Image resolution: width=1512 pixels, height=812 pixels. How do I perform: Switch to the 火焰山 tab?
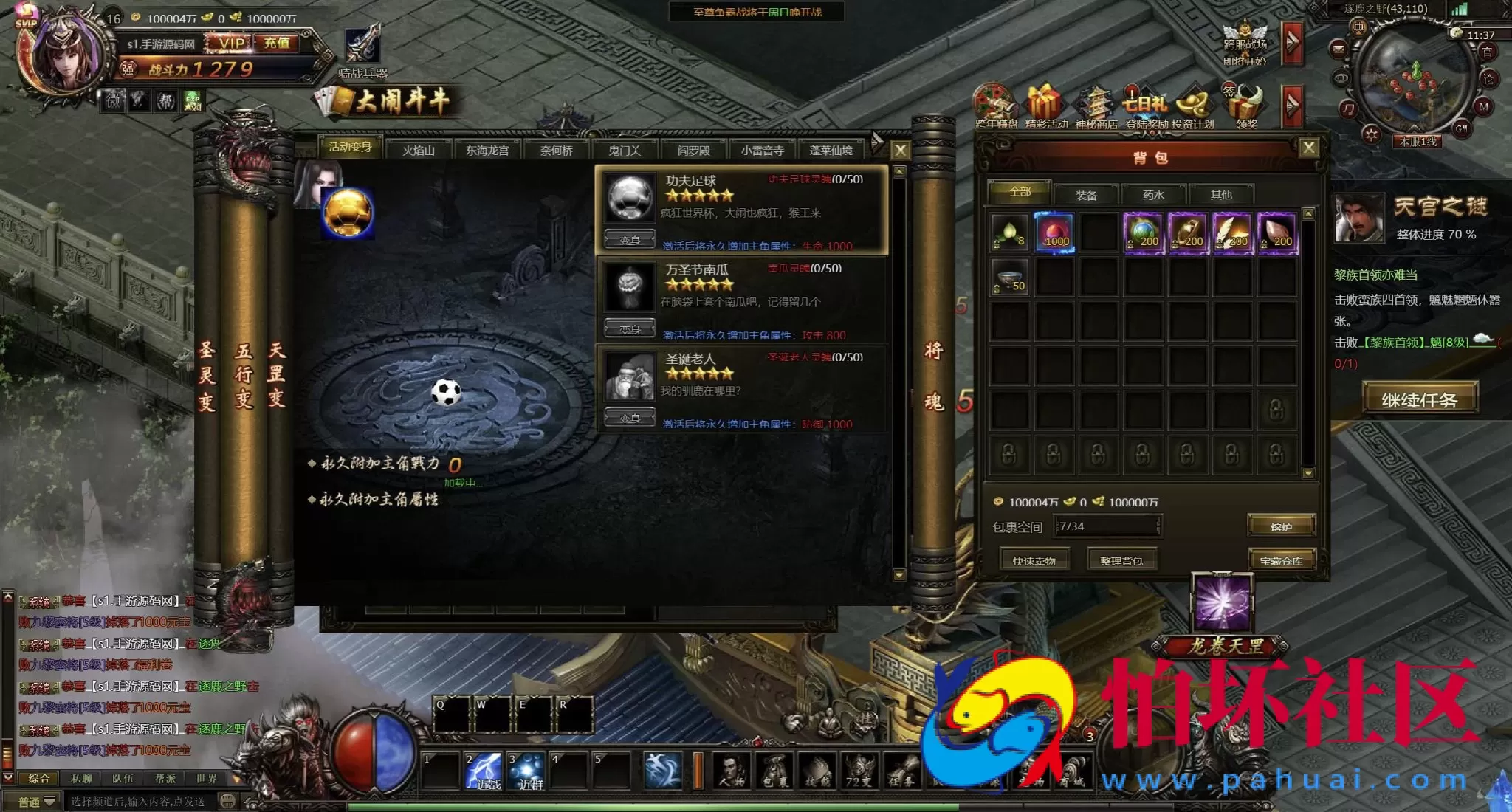point(418,151)
